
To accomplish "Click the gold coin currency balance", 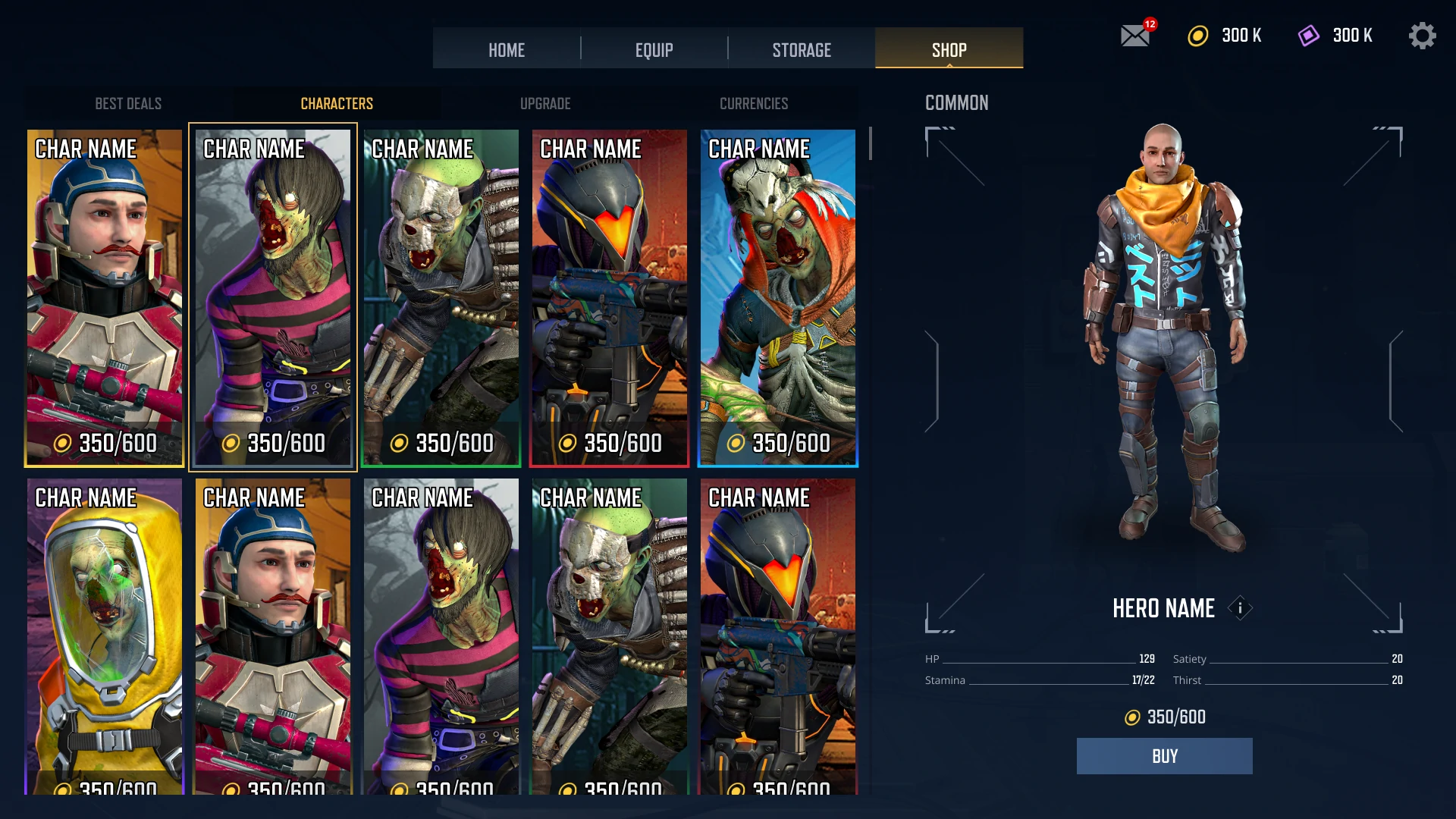I will click(1225, 36).
